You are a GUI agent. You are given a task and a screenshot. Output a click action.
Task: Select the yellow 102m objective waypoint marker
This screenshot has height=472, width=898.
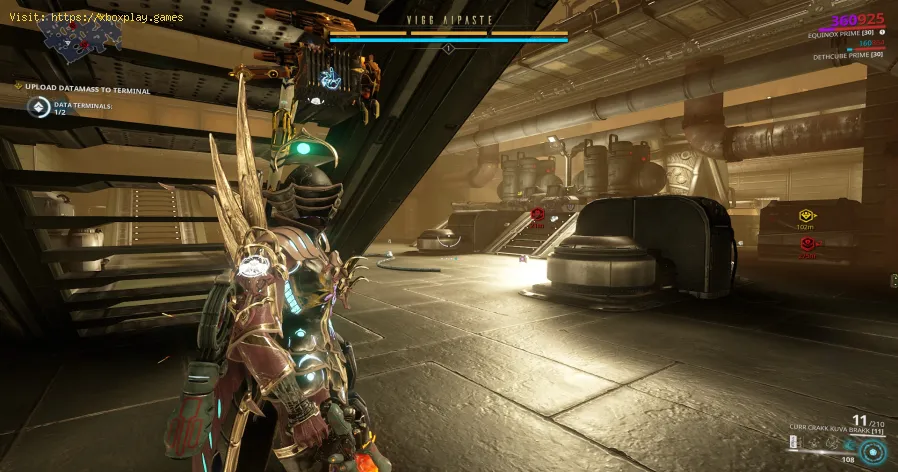click(x=805, y=215)
